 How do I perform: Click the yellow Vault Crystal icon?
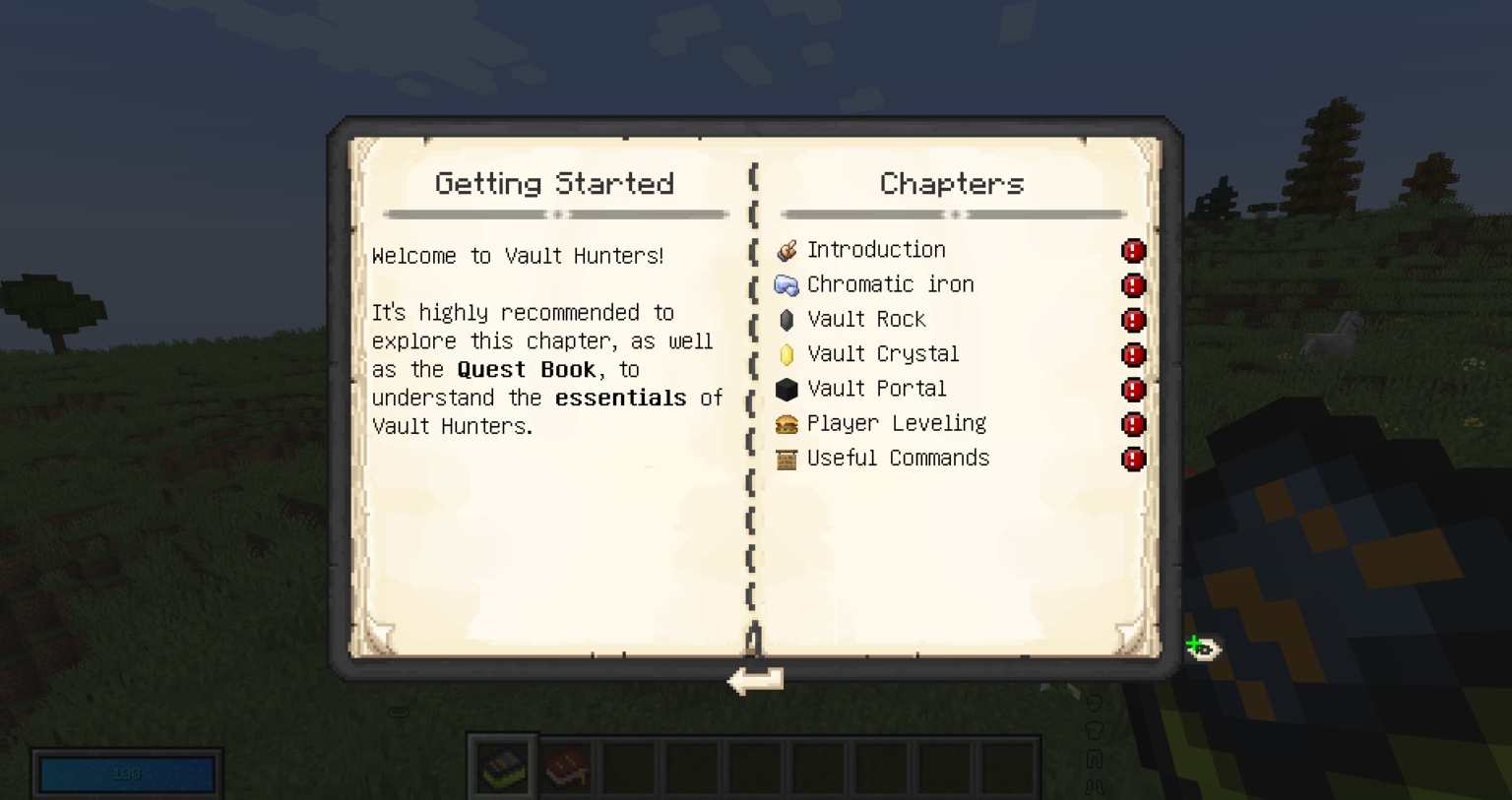click(x=787, y=354)
